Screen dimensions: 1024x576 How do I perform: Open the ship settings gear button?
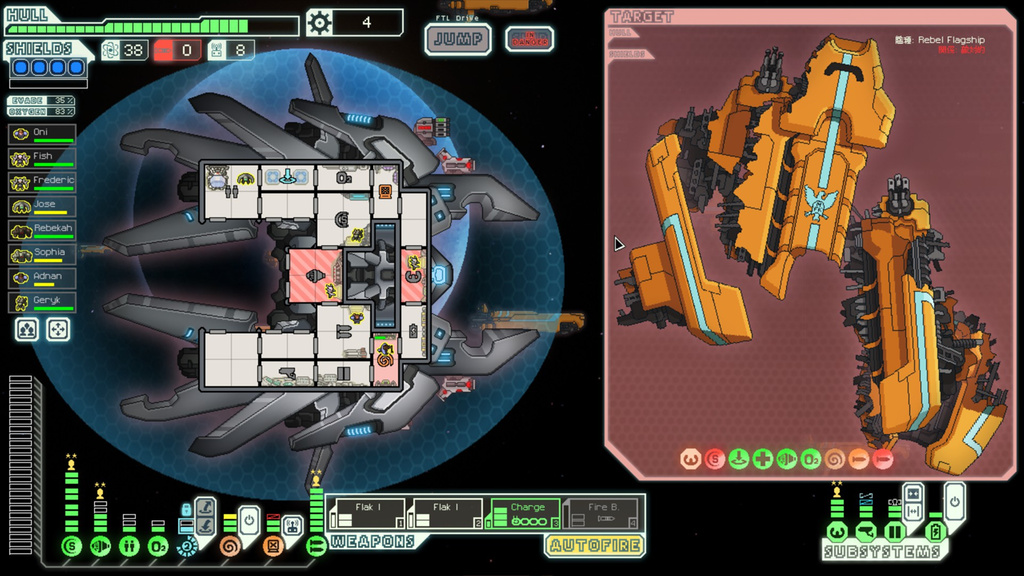[319, 22]
